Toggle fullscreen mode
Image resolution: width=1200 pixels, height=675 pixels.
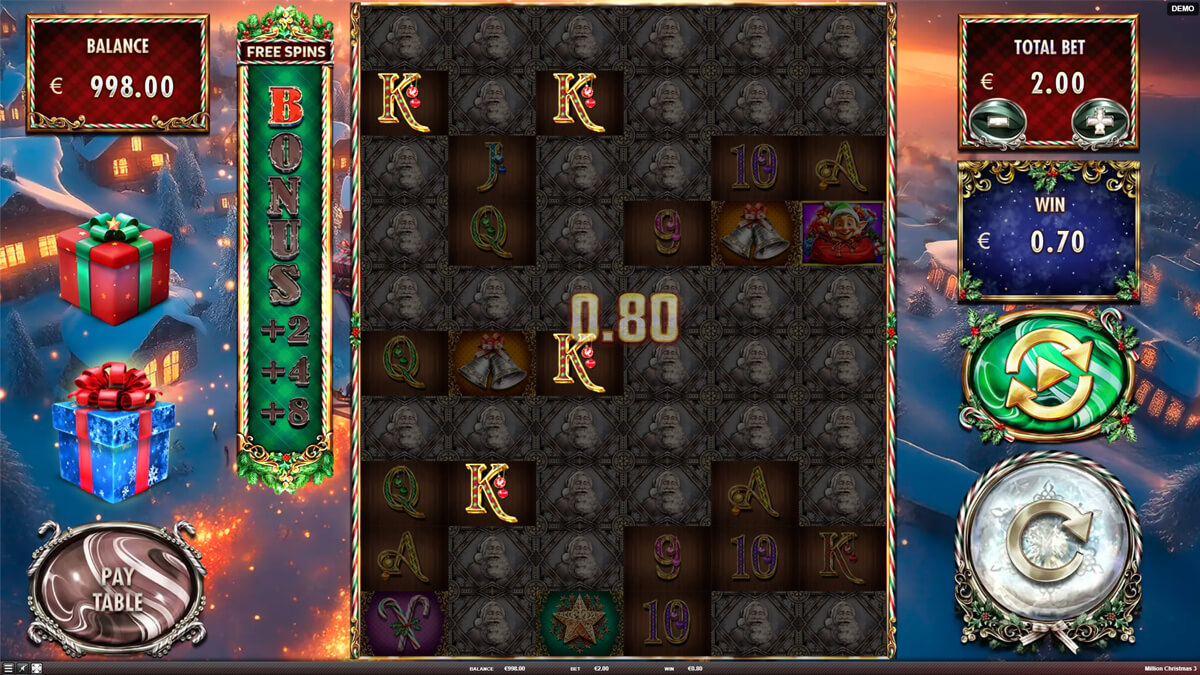click(x=37, y=668)
